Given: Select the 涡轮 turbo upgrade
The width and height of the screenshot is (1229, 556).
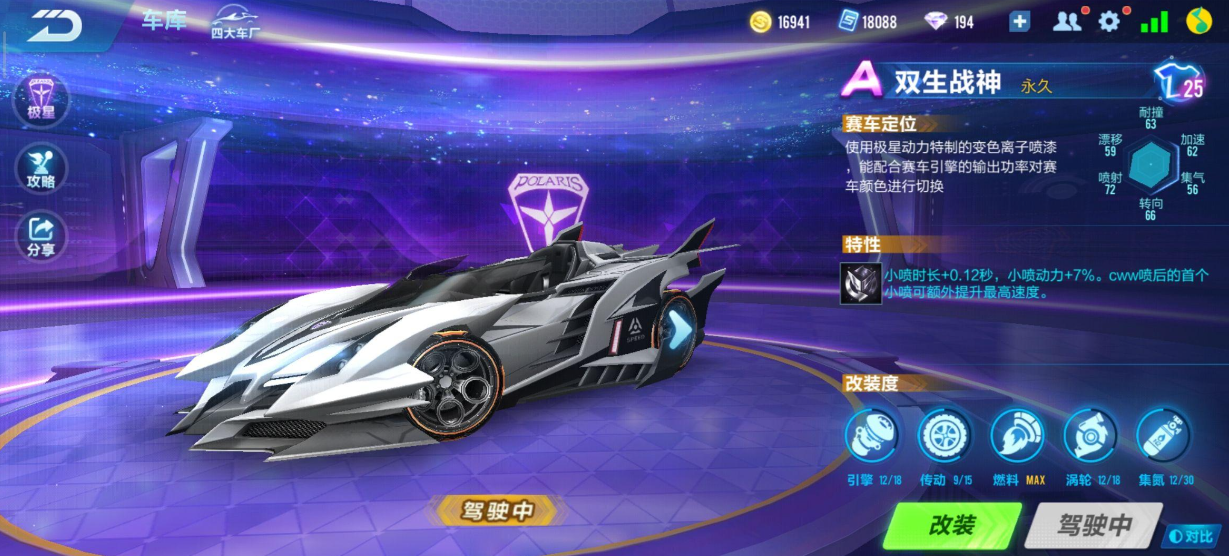Looking at the screenshot, I should coord(1091,437).
